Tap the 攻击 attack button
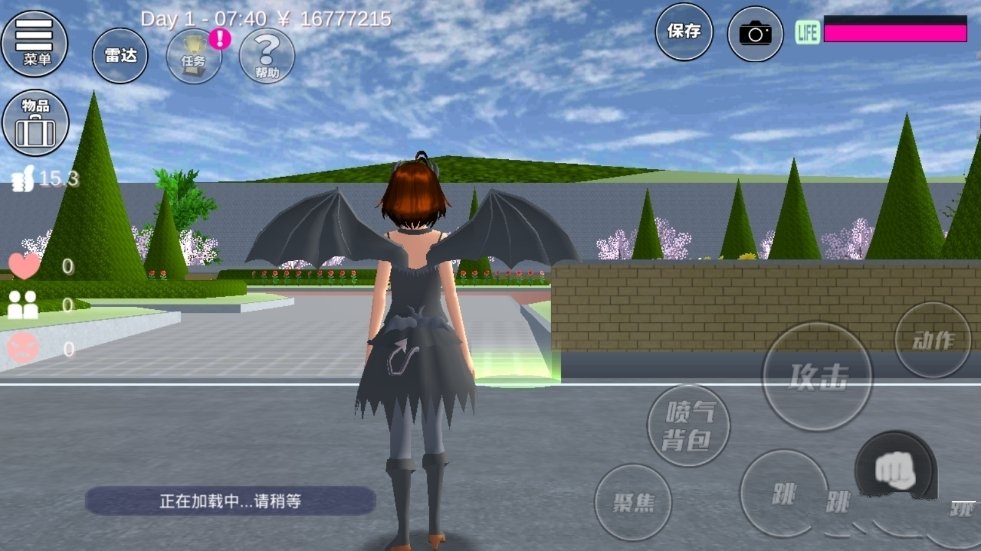 (818, 376)
